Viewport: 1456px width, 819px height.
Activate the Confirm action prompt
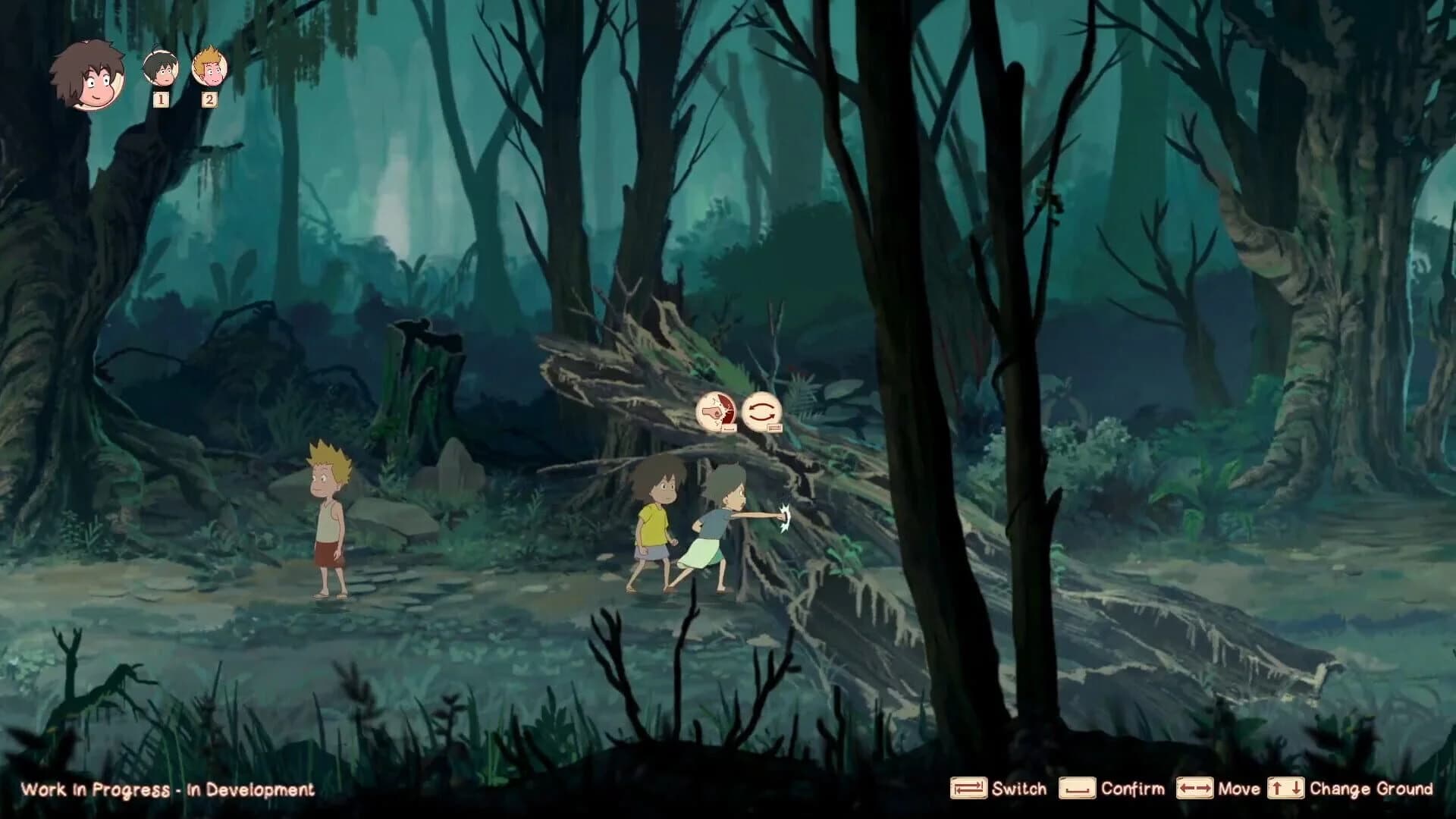click(1131, 789)
